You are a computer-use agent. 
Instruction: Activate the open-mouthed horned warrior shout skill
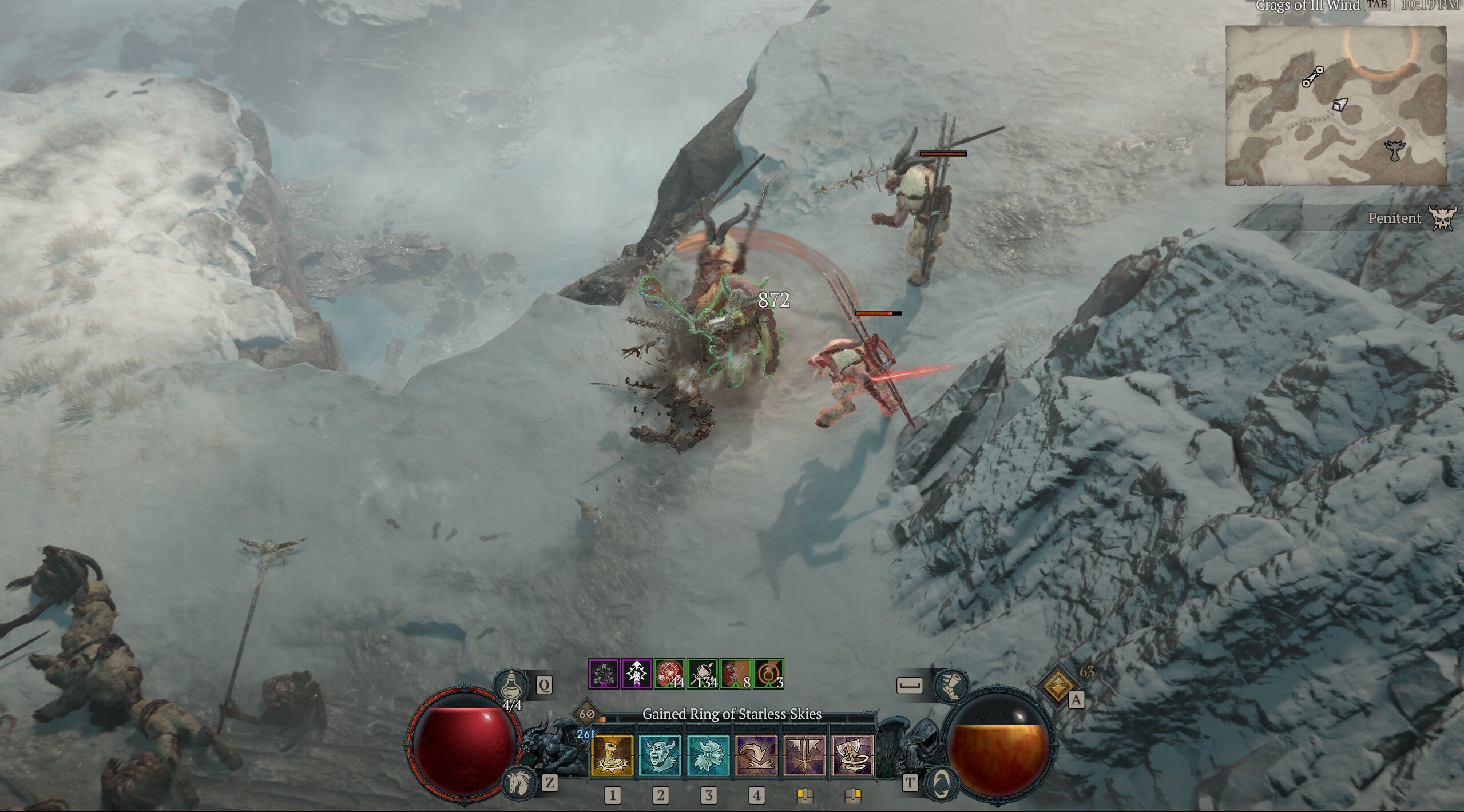(x=660, y=755)
